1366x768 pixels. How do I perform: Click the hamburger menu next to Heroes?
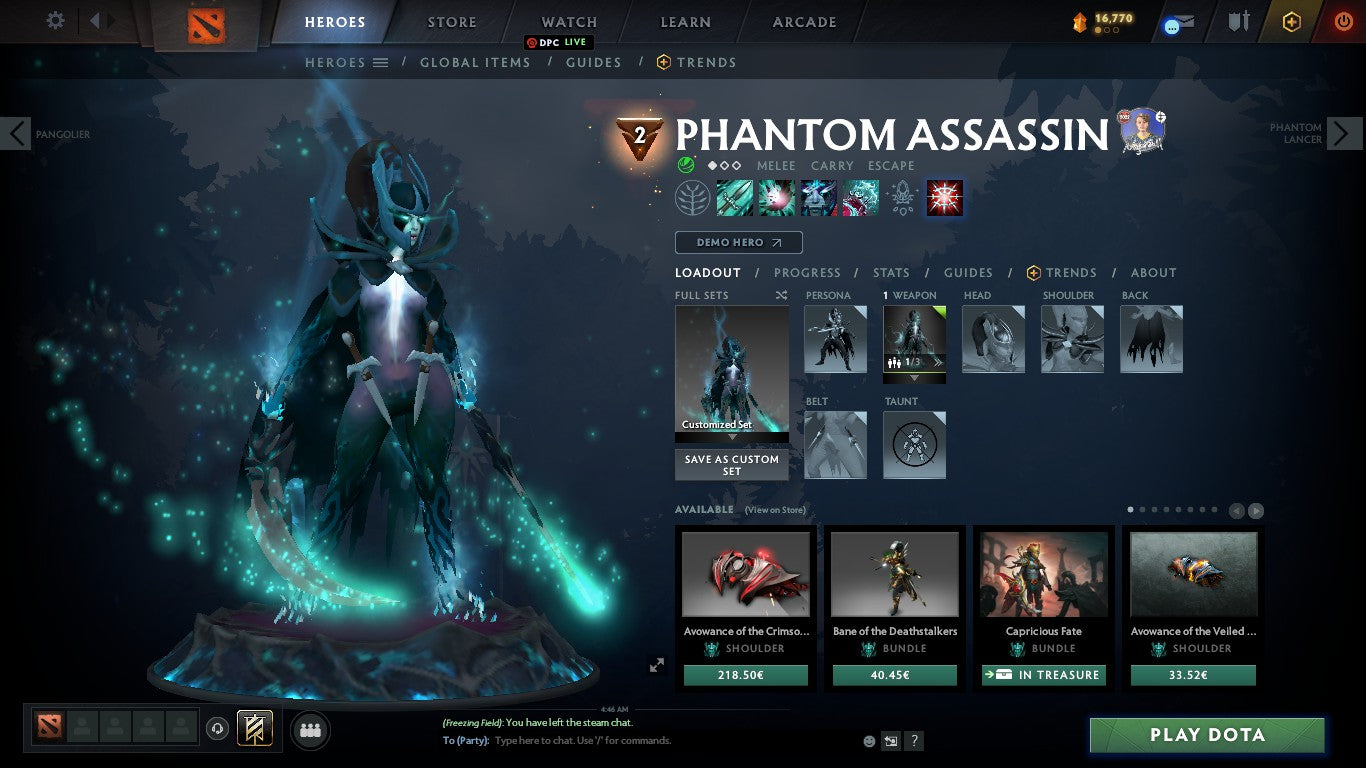click(381, 62)
